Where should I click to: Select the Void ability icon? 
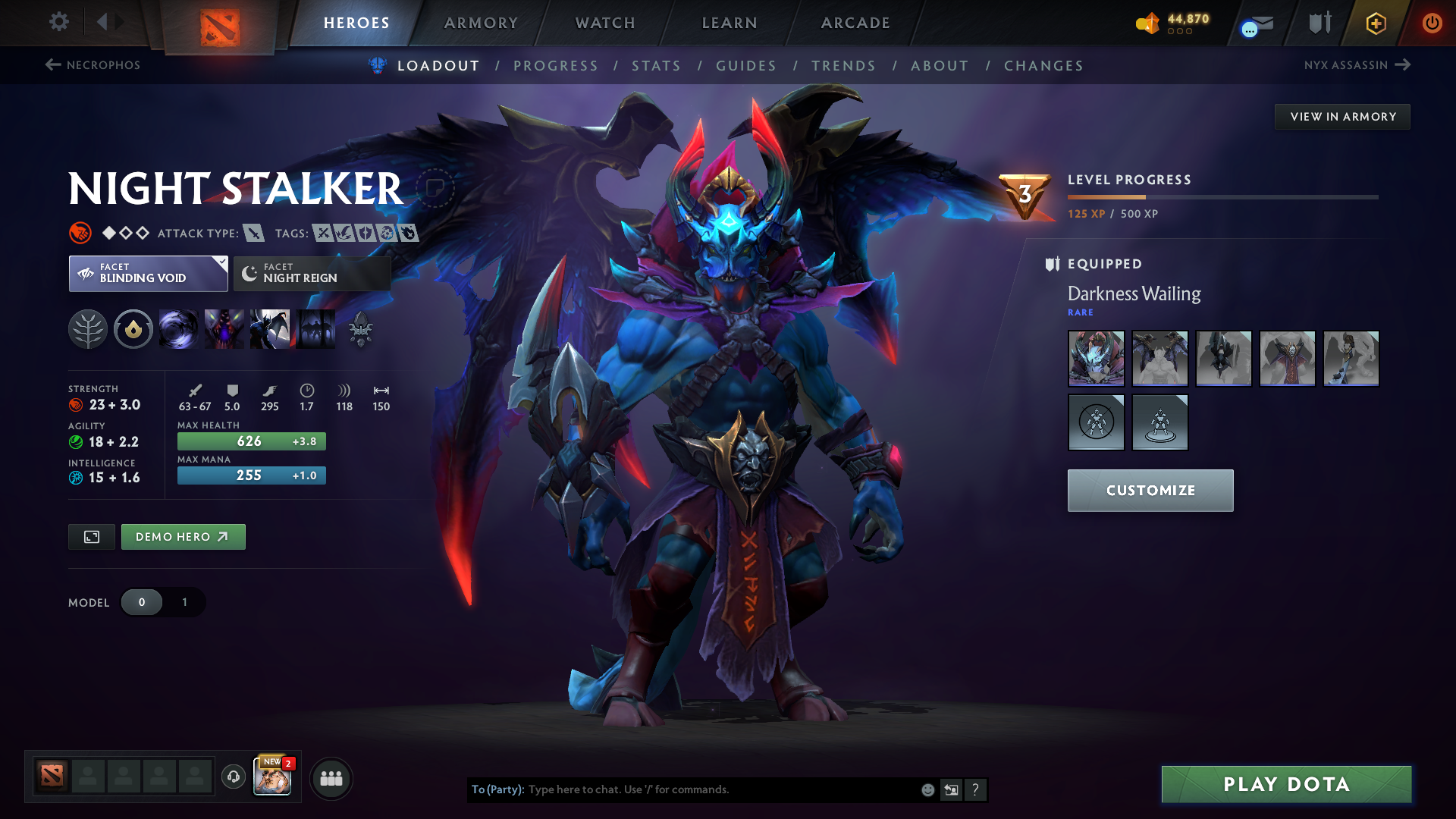[x=179, y=329]
